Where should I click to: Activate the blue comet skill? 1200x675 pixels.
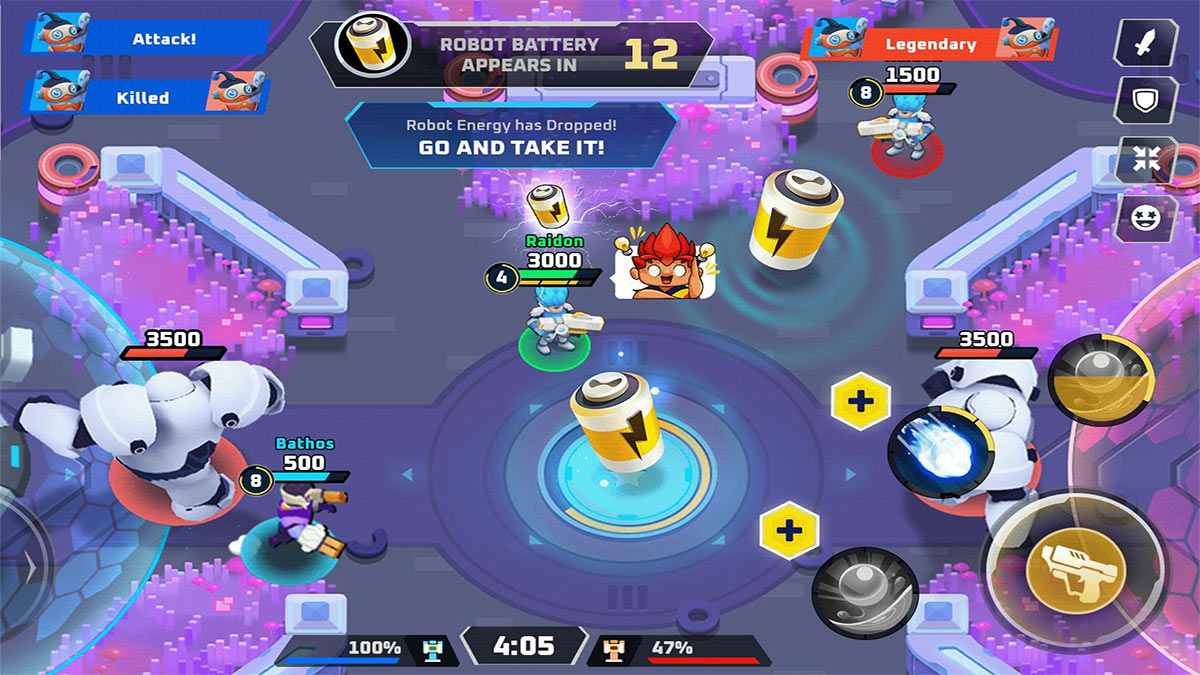tap(939, 452)
